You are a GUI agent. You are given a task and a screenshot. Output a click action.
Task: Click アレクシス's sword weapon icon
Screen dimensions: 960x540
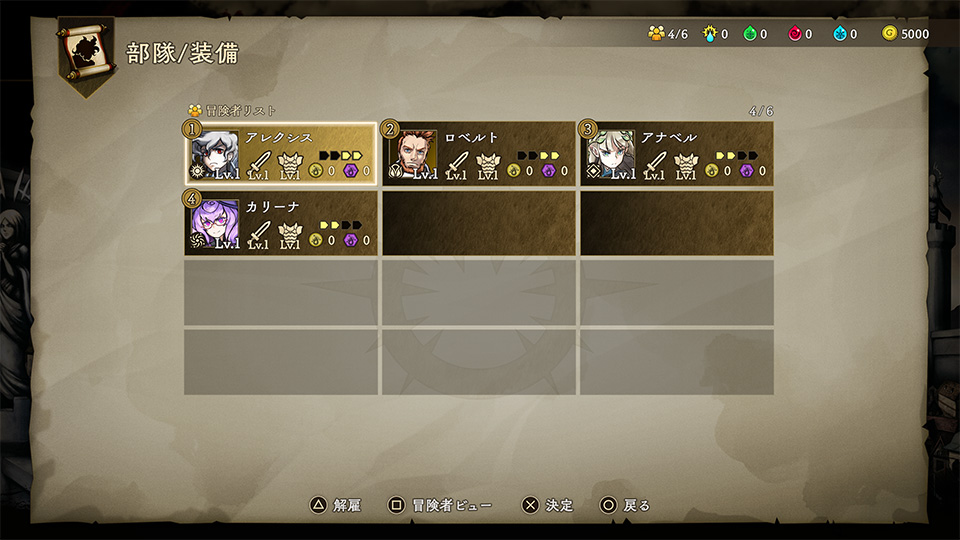click(259, 164)
